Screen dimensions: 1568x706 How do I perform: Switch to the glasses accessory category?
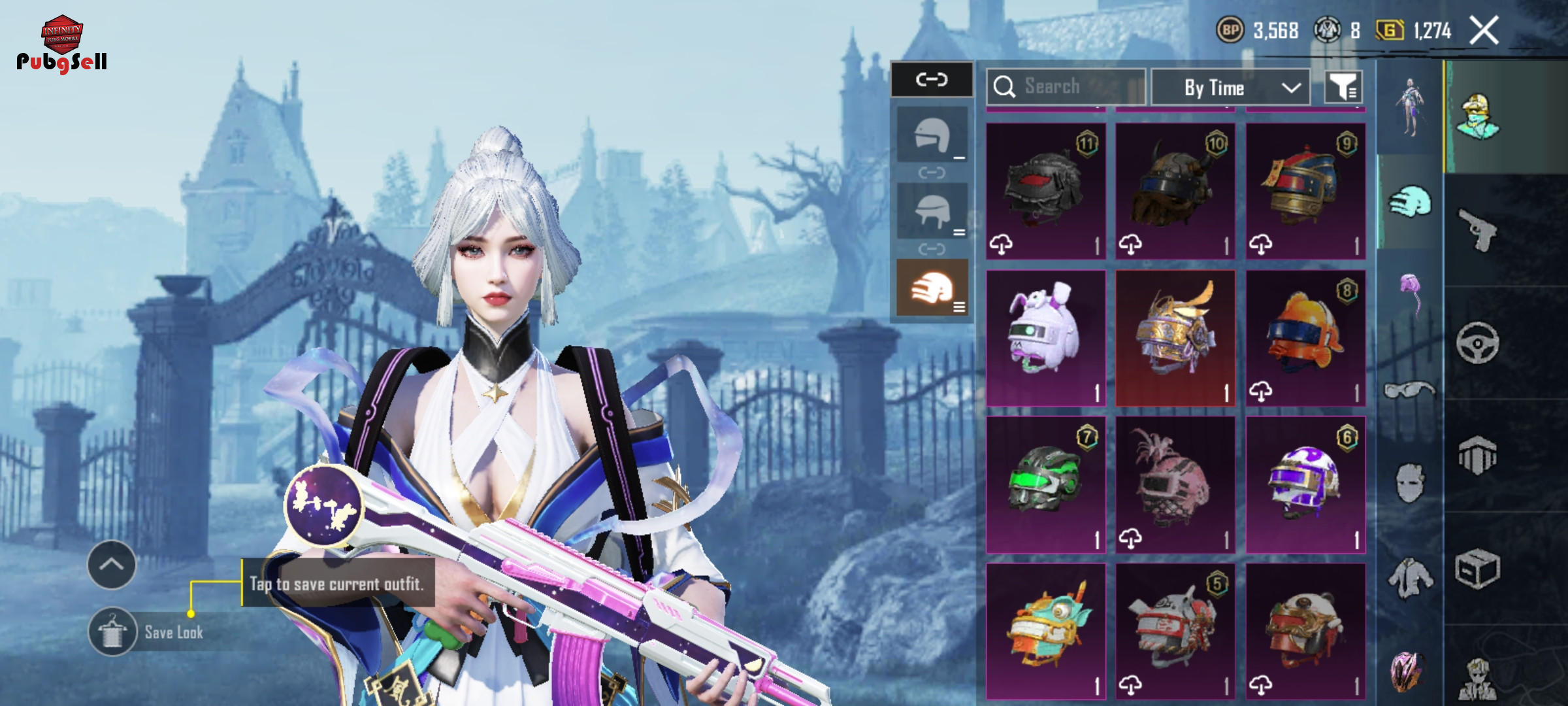pyautogui.click(x=1409, y=390)
